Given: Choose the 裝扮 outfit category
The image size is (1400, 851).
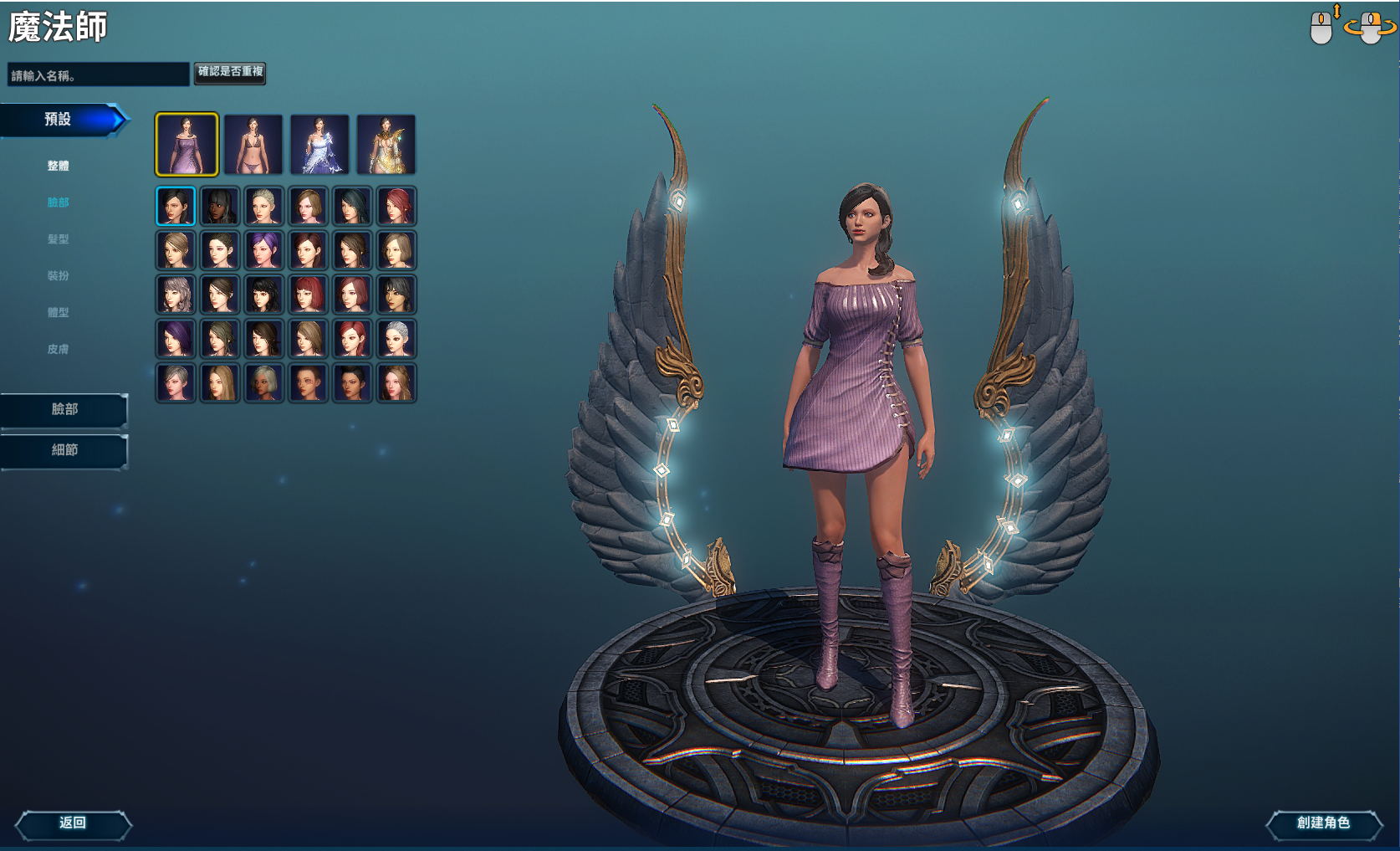Looking at the screenshot, I should pyautogui.click(x=58, y=276).
